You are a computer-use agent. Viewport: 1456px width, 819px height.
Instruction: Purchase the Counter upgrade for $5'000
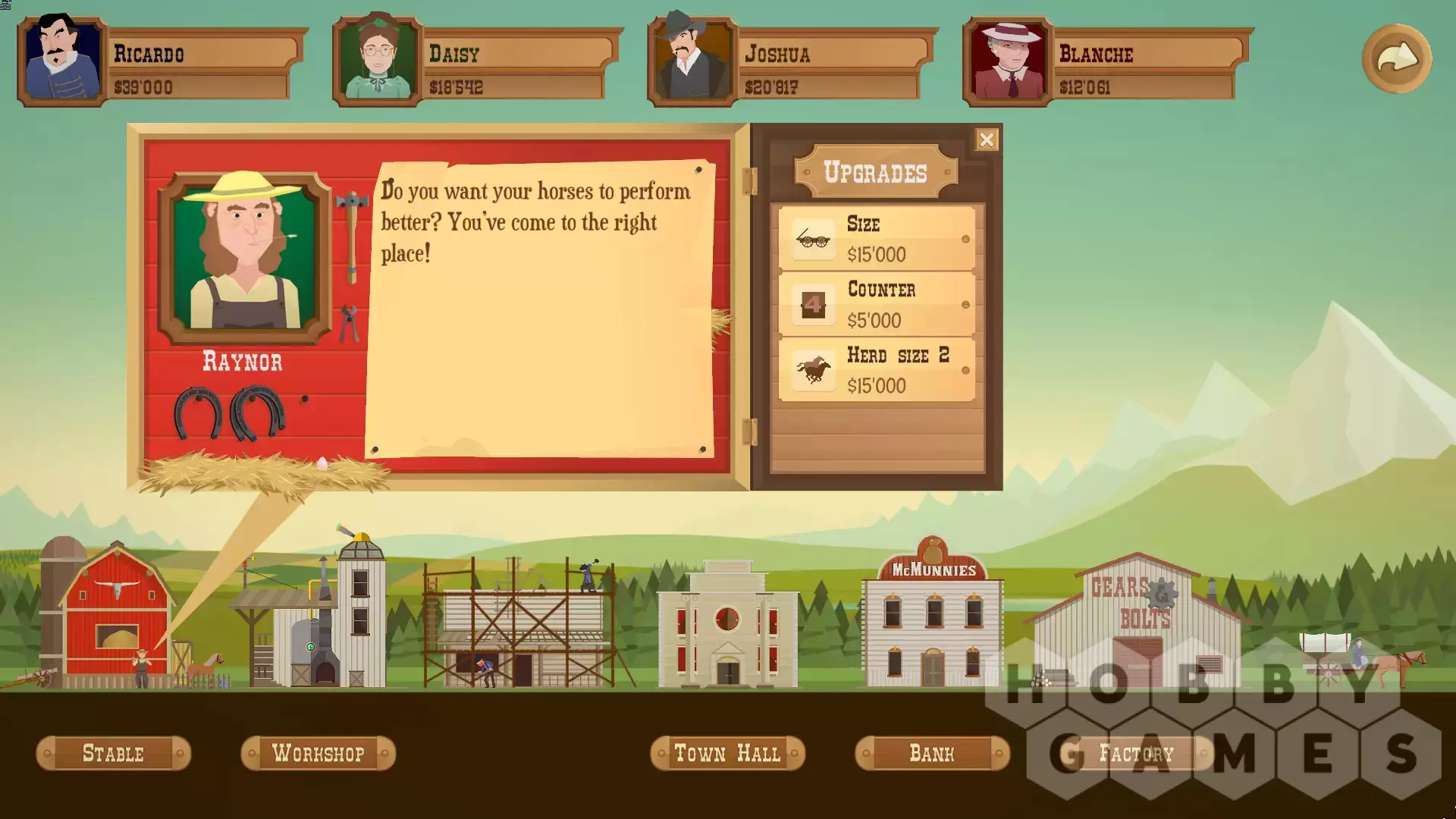tap(877, 304)
